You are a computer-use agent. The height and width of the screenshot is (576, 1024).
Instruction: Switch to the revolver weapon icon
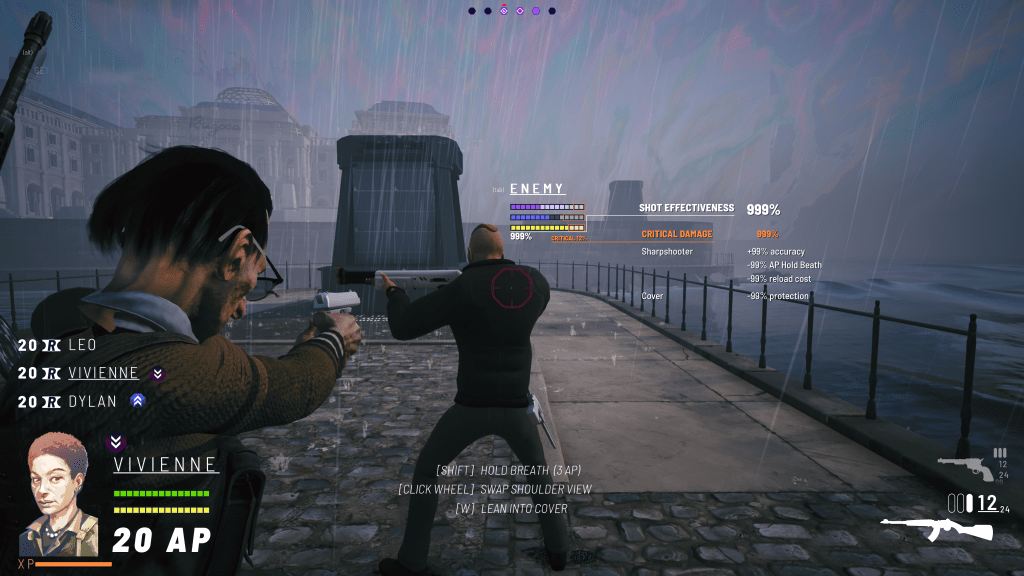(x=965, y=466)
